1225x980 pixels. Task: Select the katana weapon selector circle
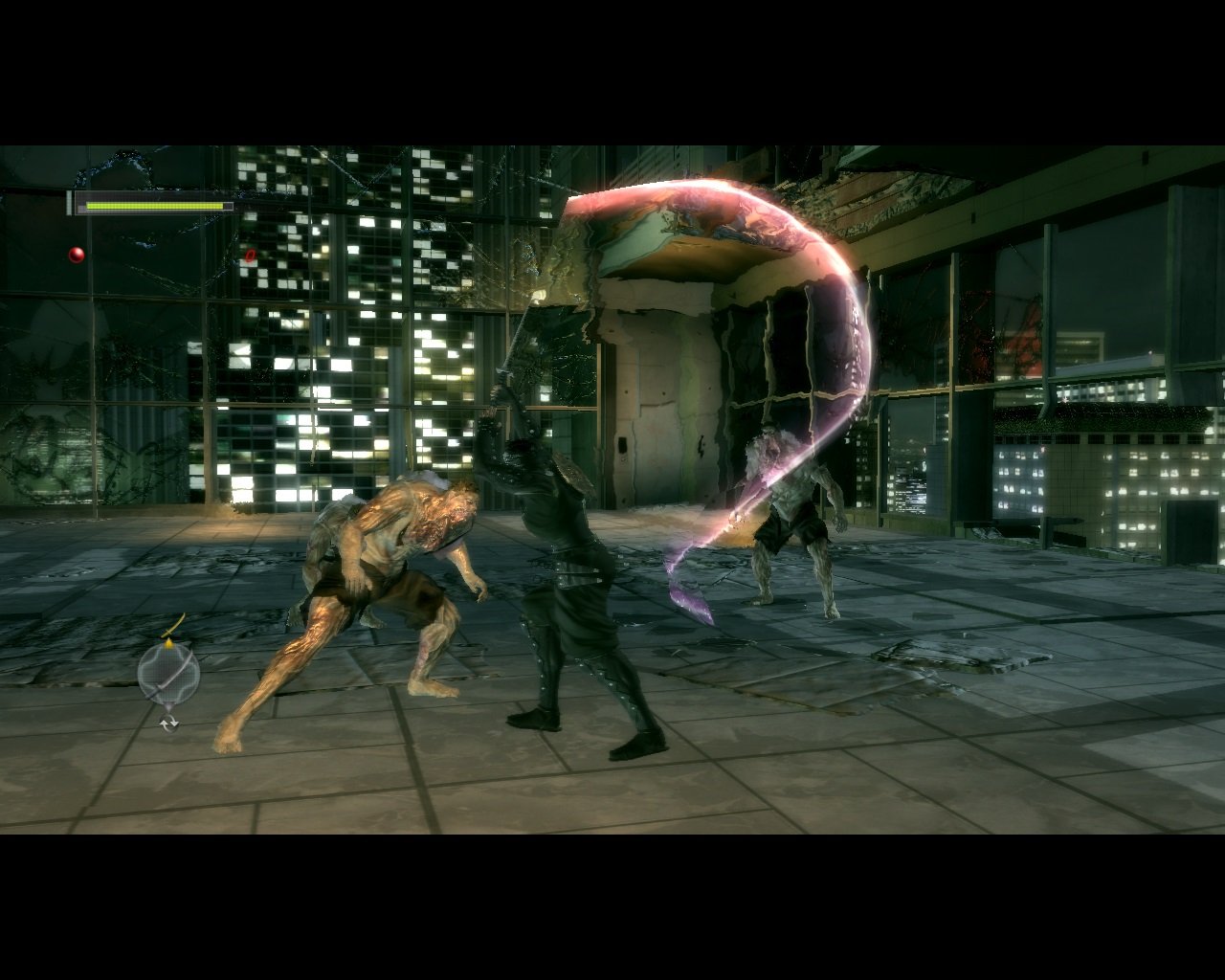(x=168, y=675)
